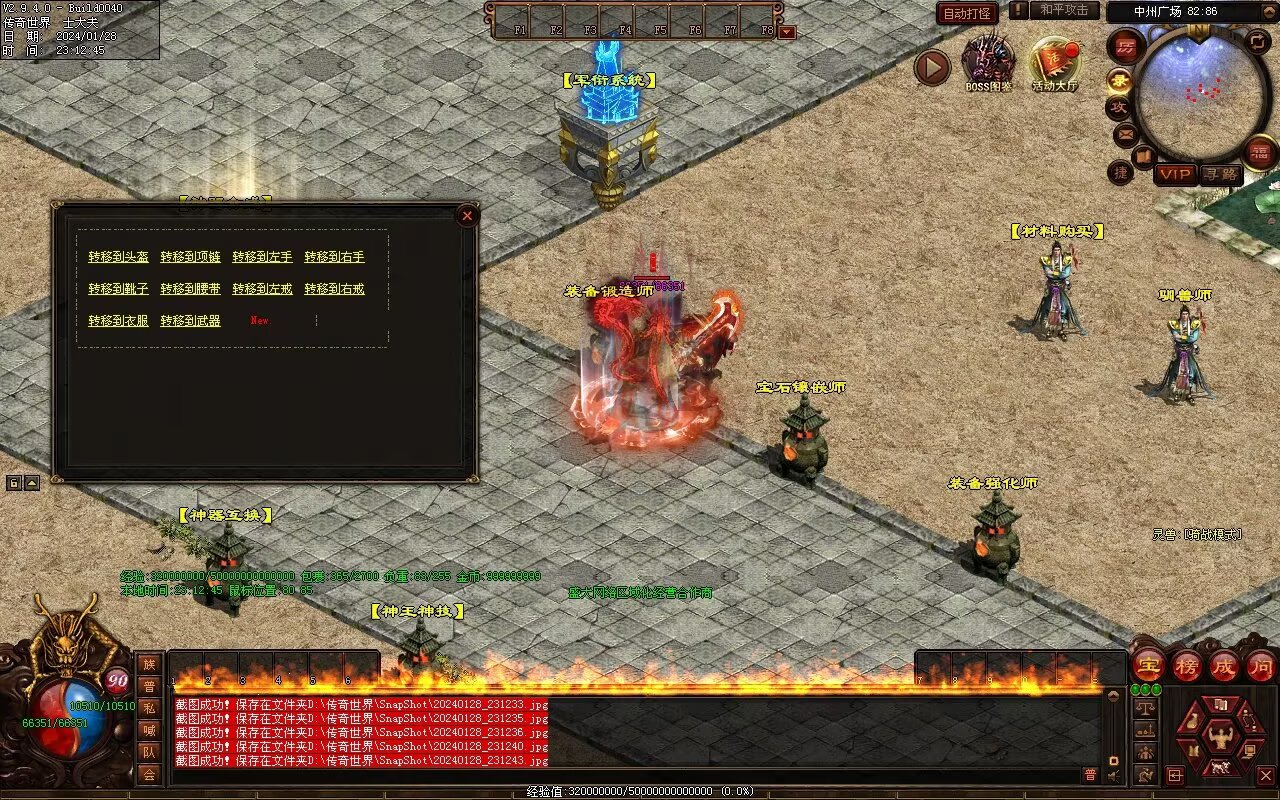Image resolution: width=1280 pixels, height=800 pixels.
Task: Open the BOSS图鉴 icon
Action: [988, 62]
